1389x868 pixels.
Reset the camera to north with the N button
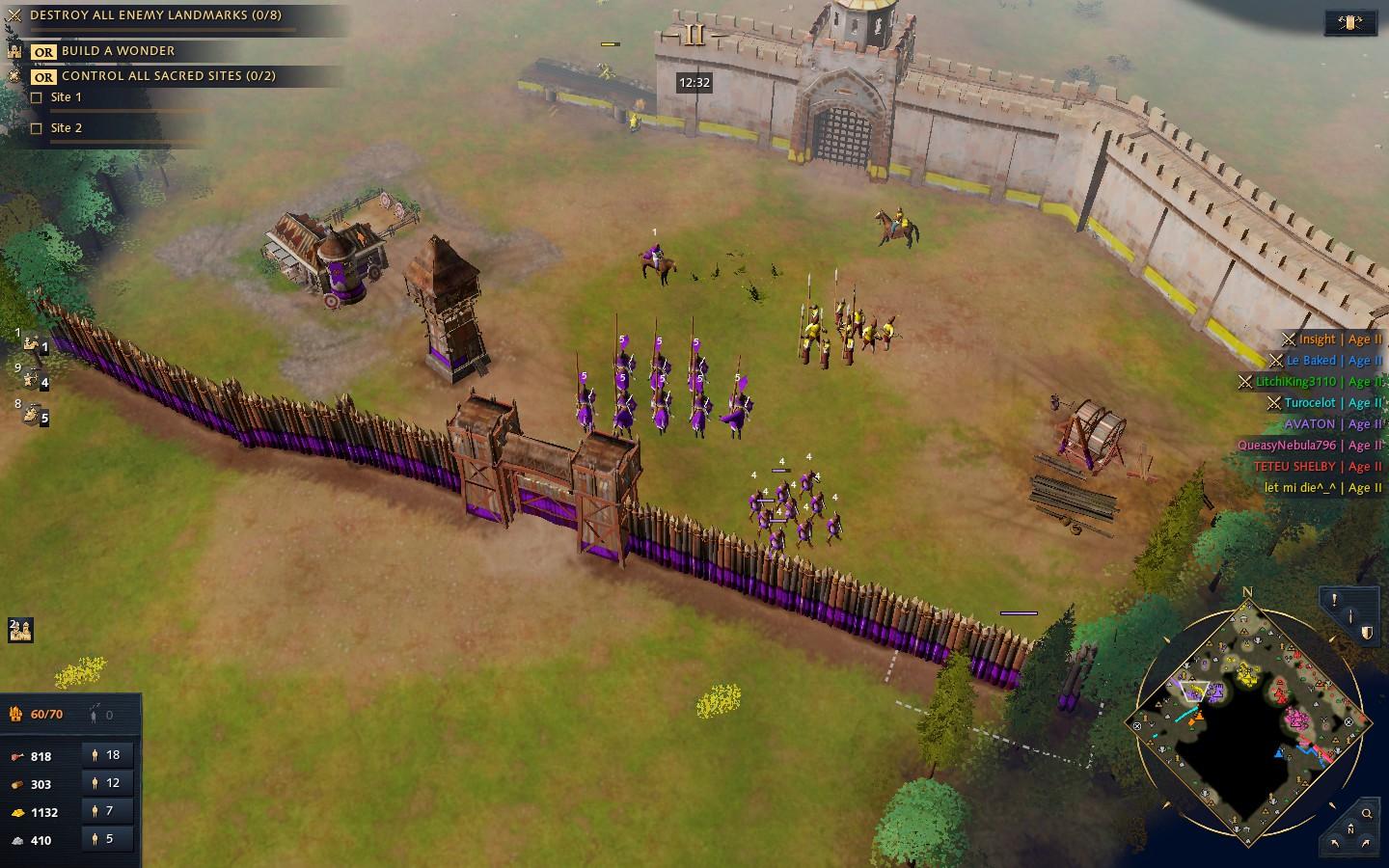point(1350,828)
